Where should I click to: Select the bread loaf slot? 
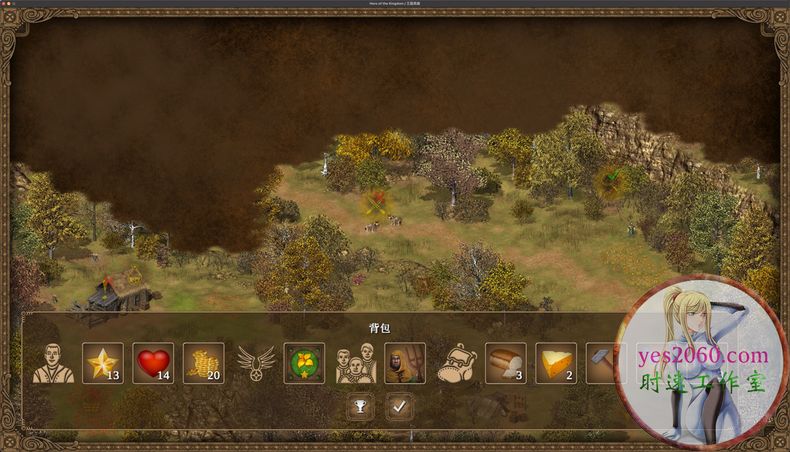click(506, 363)
